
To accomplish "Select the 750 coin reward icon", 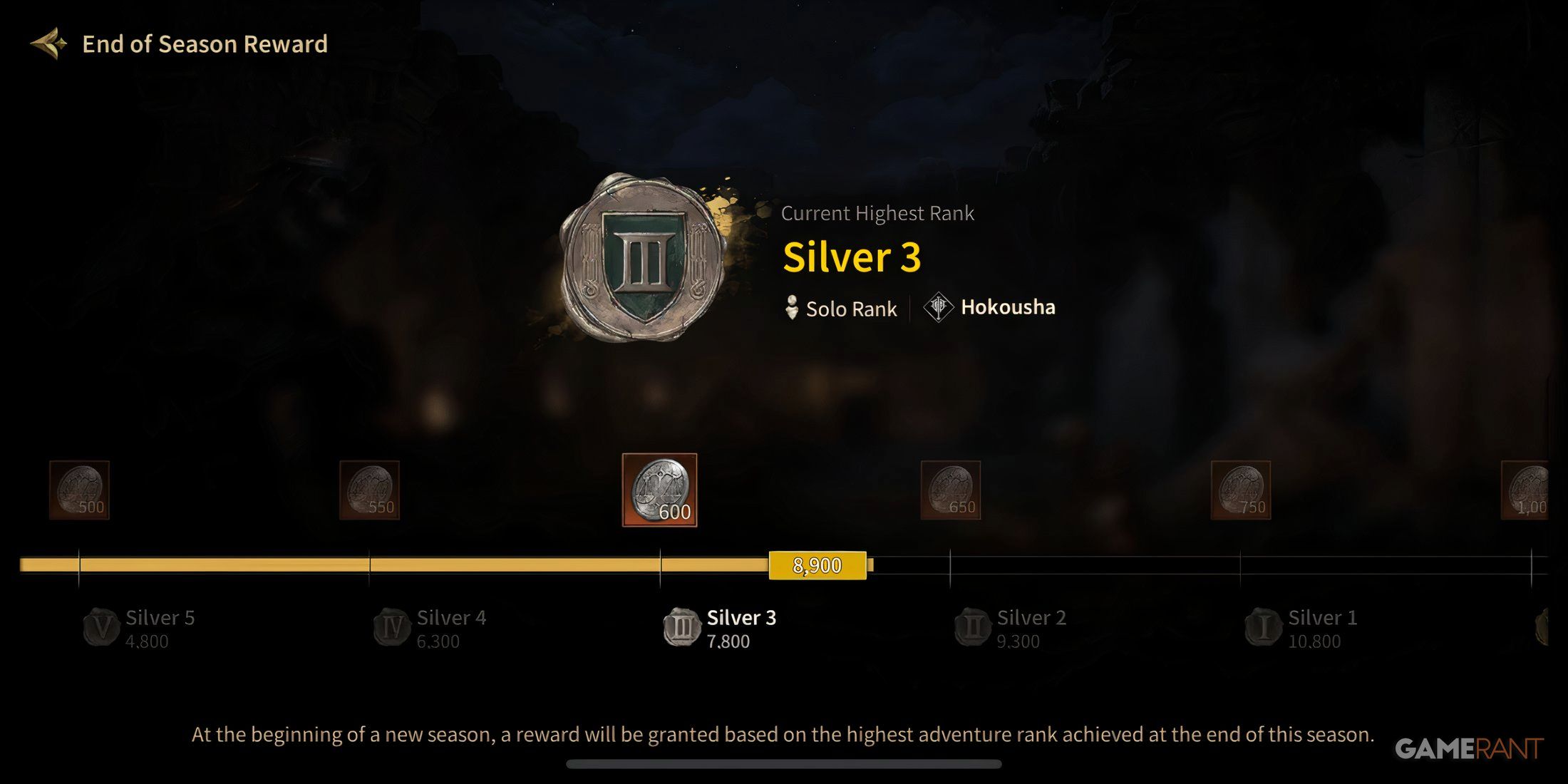I will pyautogui.click(x=1242, y=488).
